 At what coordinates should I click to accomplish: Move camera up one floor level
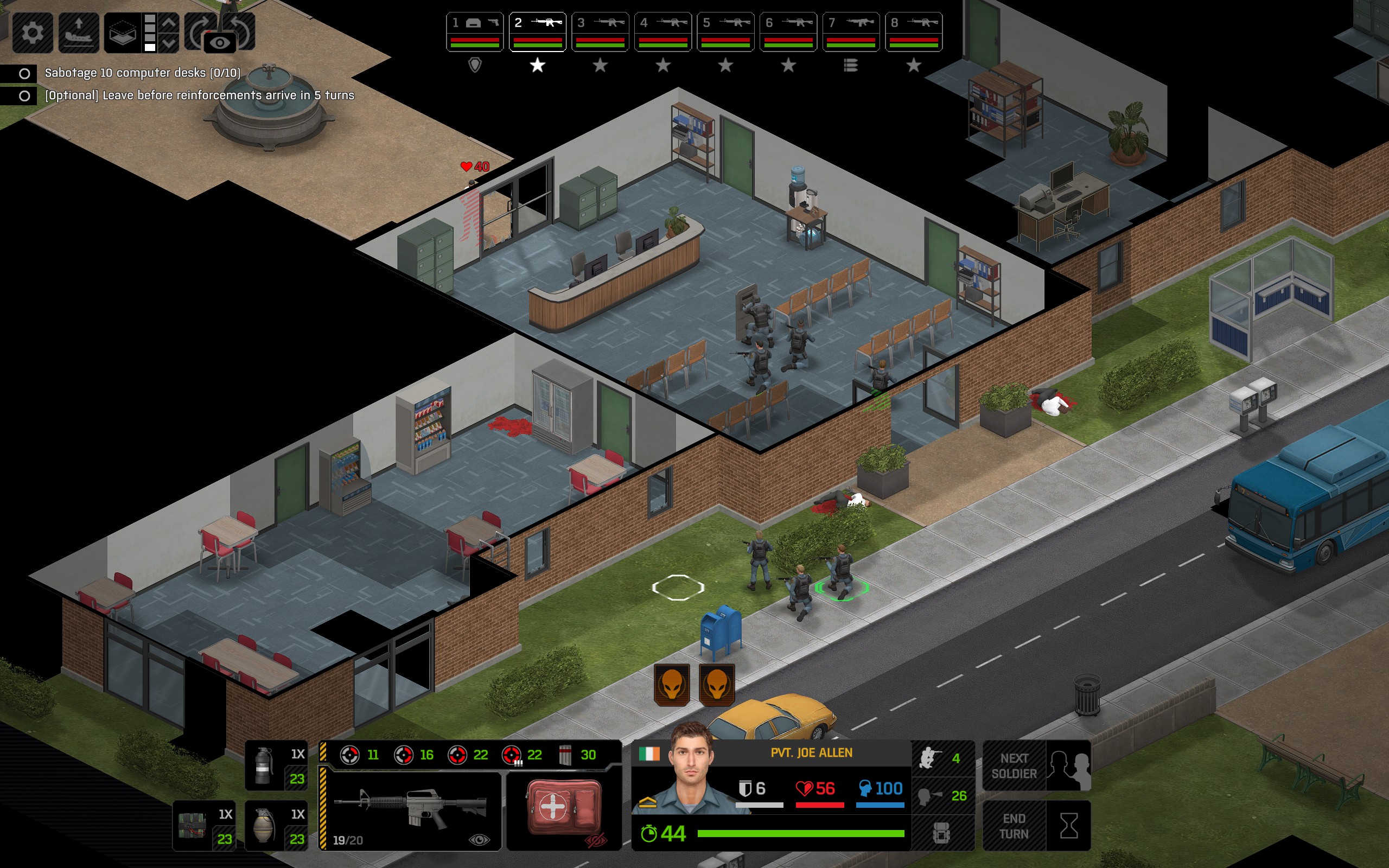(x=169, y=23)
